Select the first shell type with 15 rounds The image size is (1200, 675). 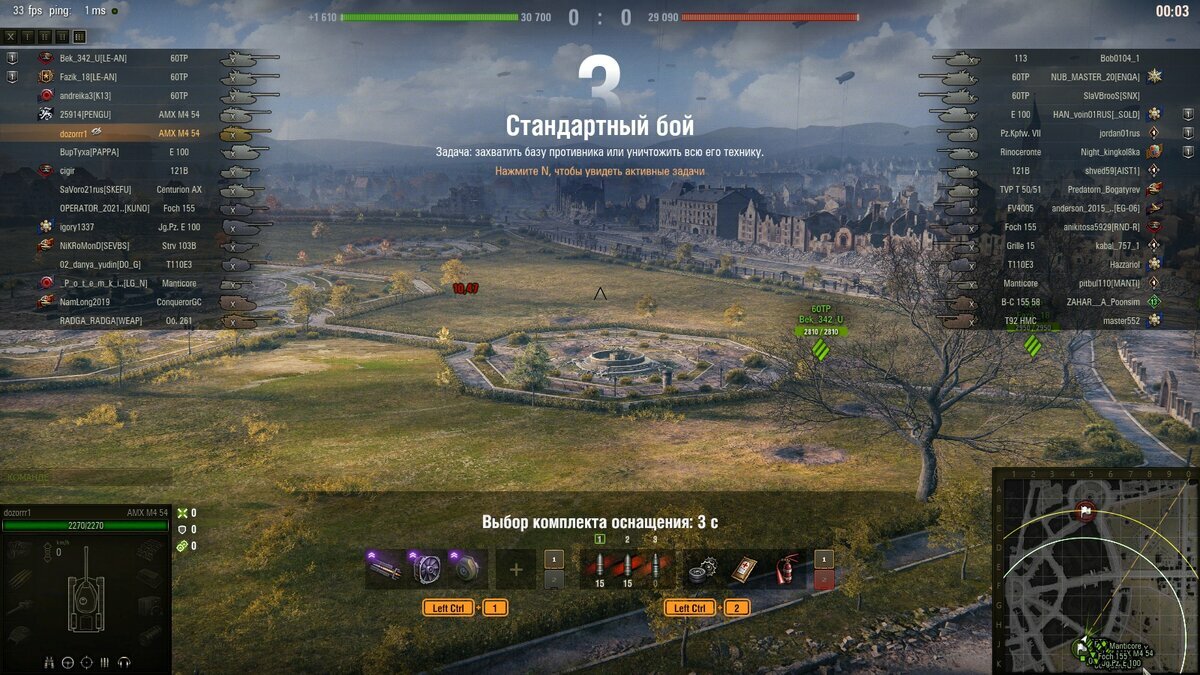[x=600, y=570]
